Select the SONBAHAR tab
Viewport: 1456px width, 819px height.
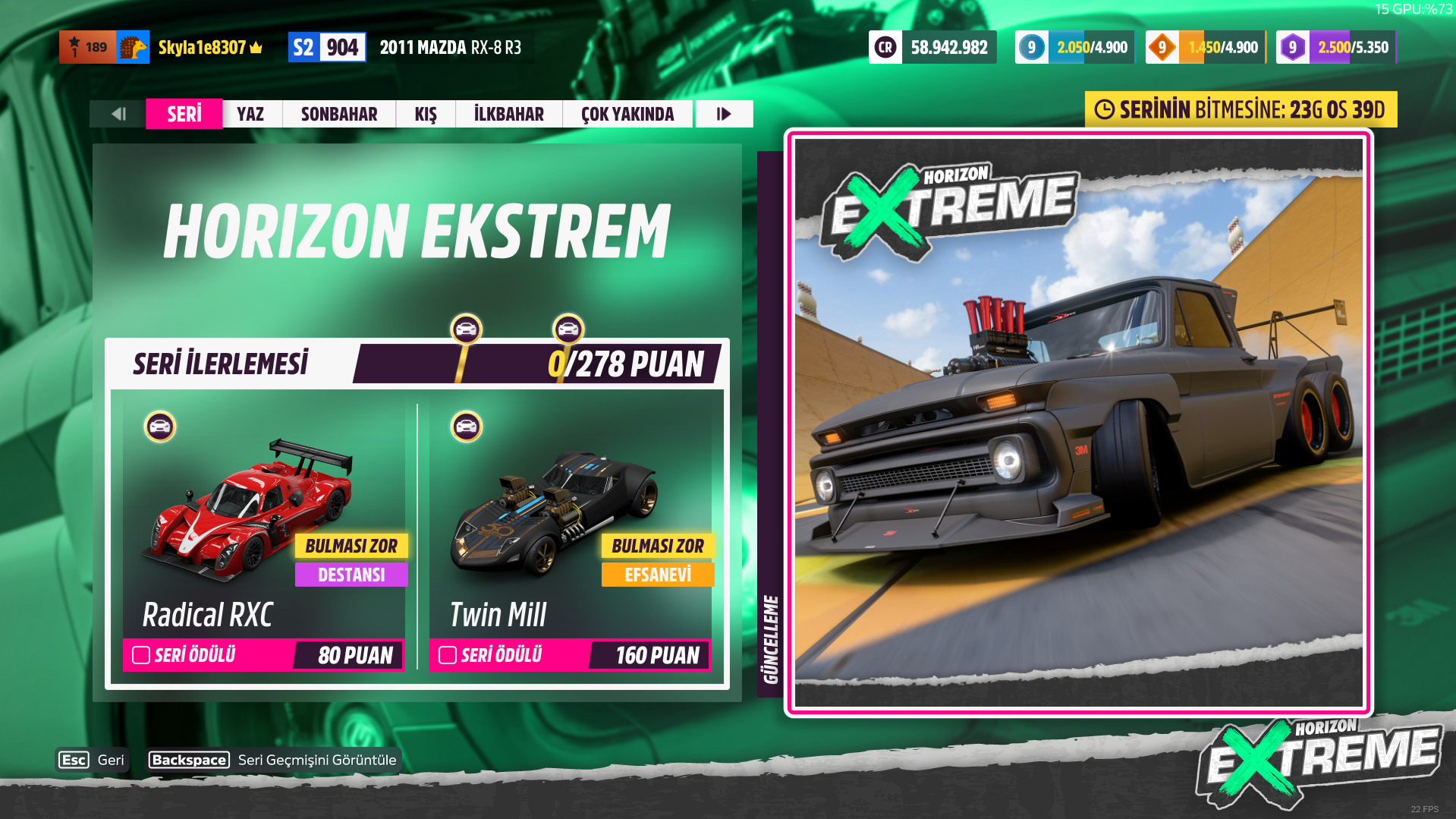coord(338,114)
